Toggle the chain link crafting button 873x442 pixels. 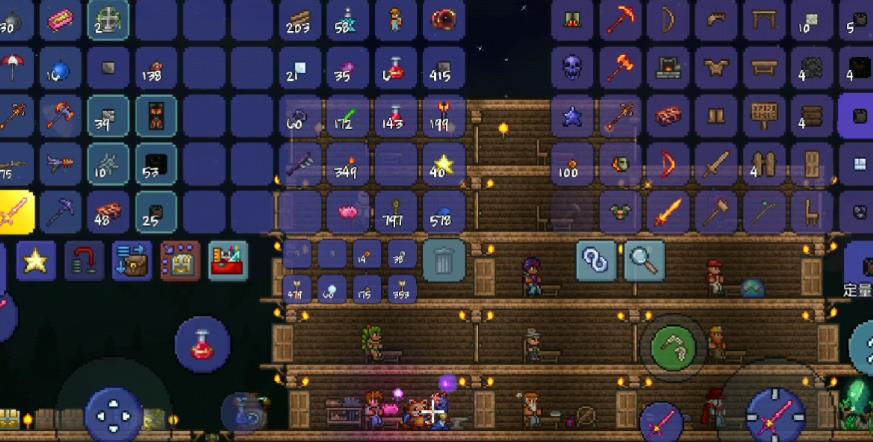click(595, 261)
